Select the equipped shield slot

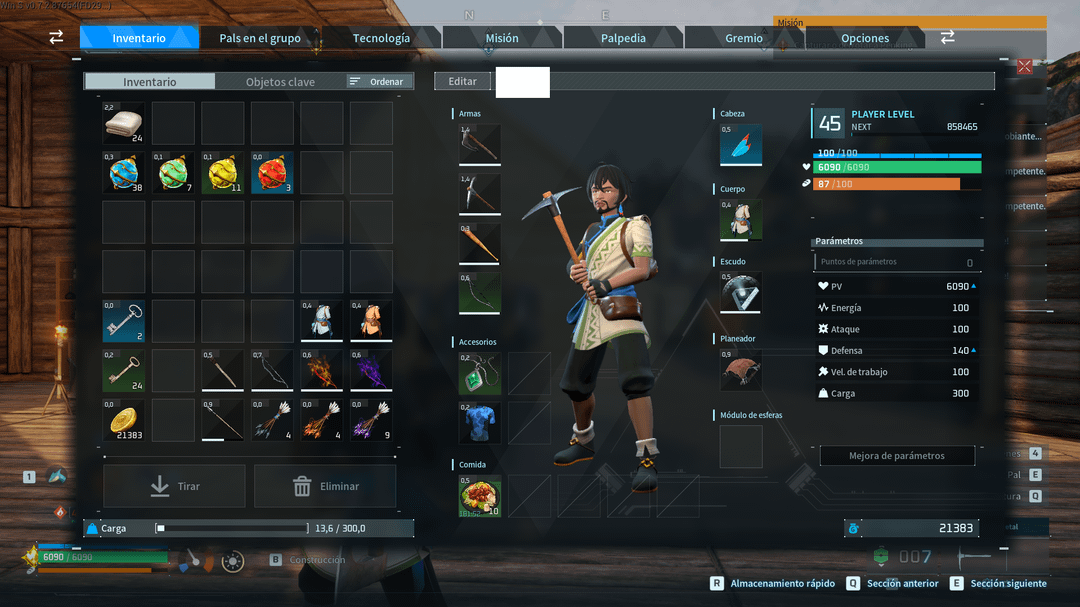click(741, 292)
